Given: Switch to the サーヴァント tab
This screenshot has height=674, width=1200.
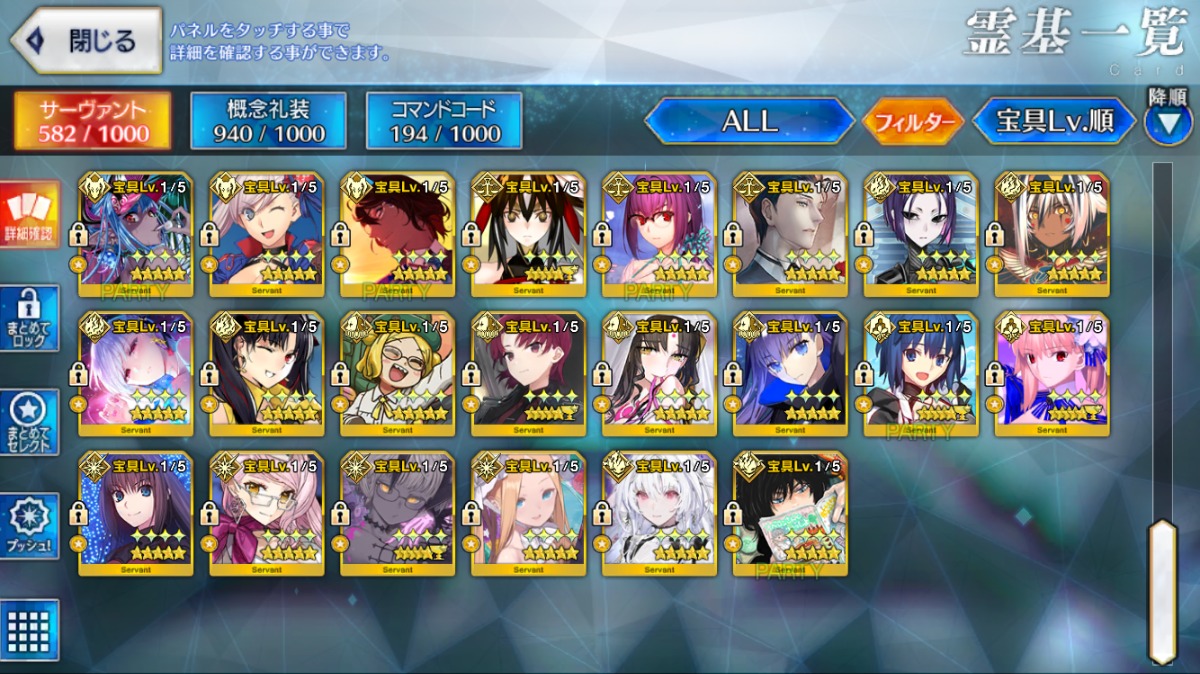Looking at the screenshot, I should [92, 121].
